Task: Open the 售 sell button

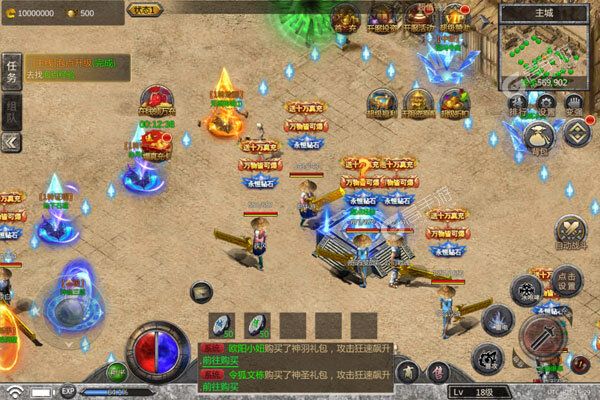Action: coord(436,371)
